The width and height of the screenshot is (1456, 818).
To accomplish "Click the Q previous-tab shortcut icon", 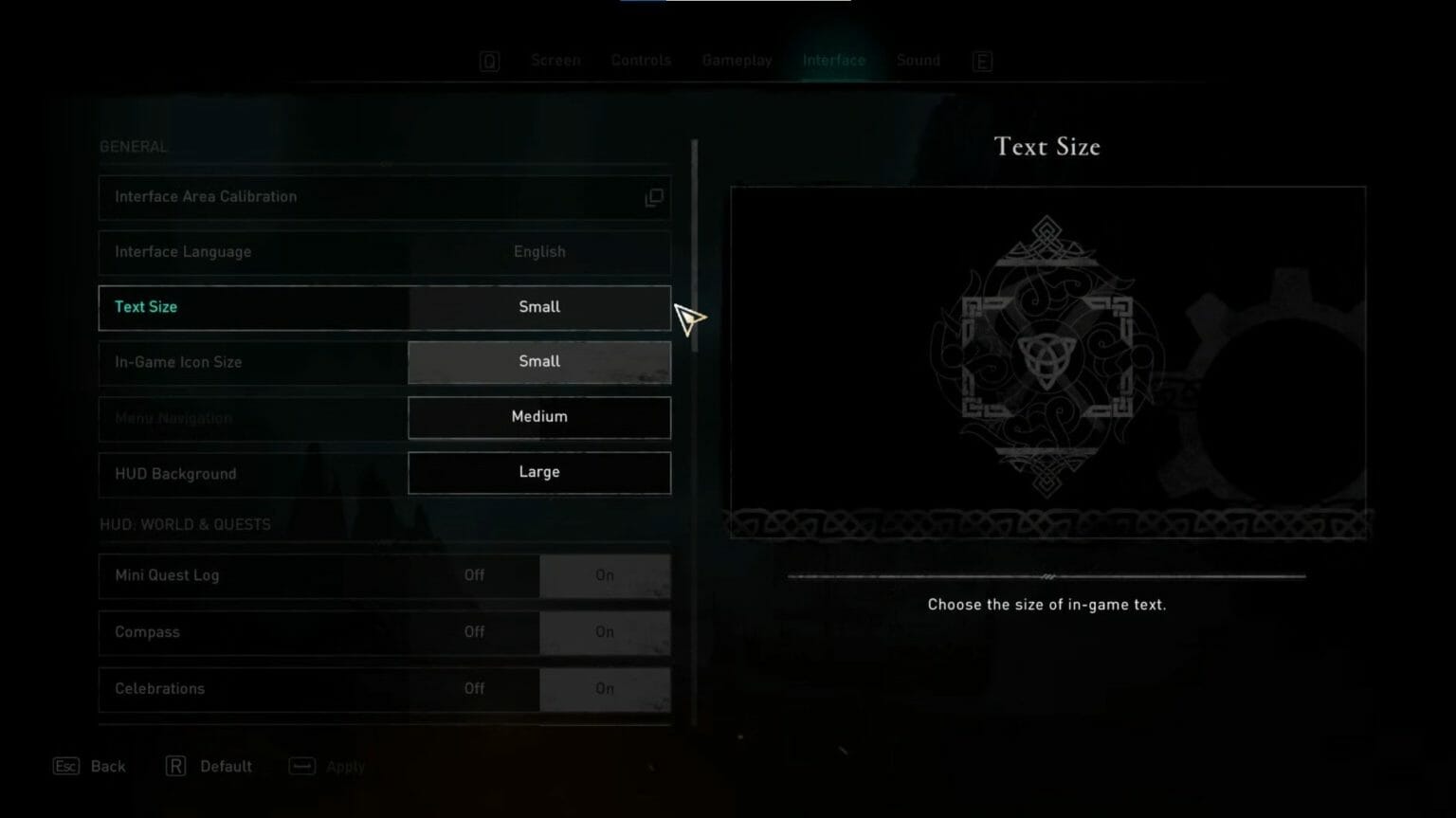I will point(489,60).
